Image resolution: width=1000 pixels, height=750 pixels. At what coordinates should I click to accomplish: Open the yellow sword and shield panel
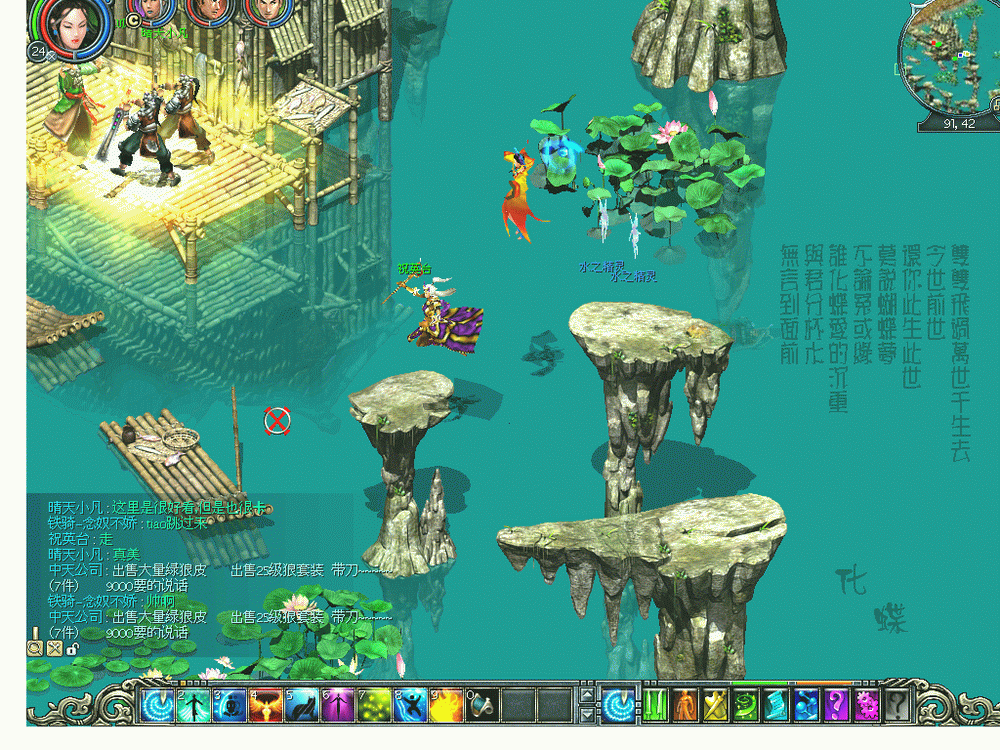tap(714, 704)
